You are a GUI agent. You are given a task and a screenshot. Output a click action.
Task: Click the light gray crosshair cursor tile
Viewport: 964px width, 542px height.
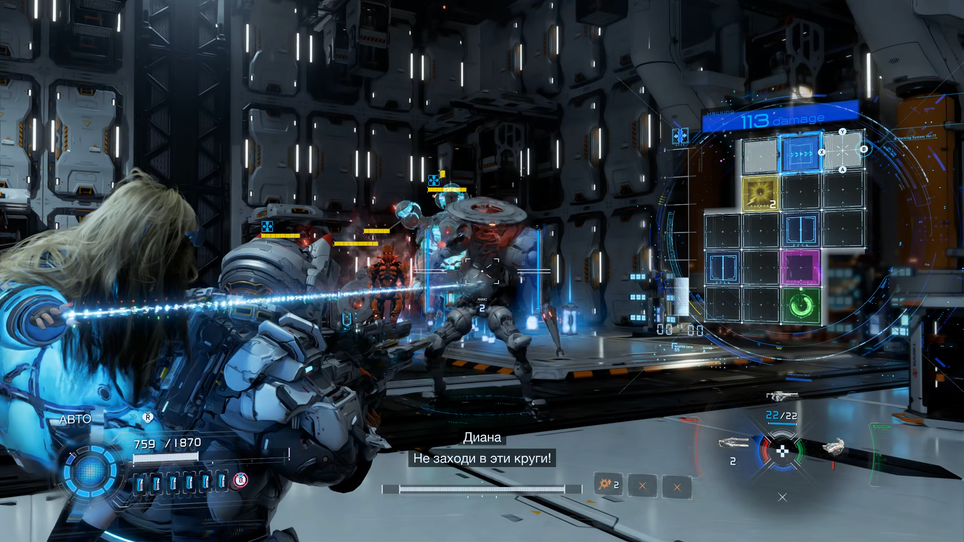pyautogui.click(x=842, y=152)
